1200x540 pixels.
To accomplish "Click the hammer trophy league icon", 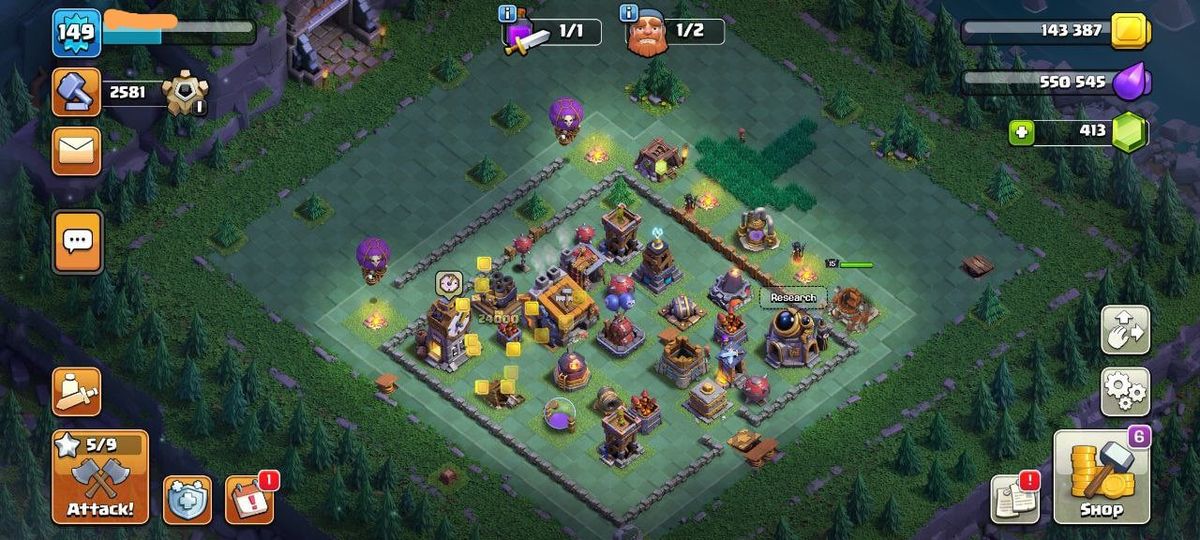I will coord(77,92).
